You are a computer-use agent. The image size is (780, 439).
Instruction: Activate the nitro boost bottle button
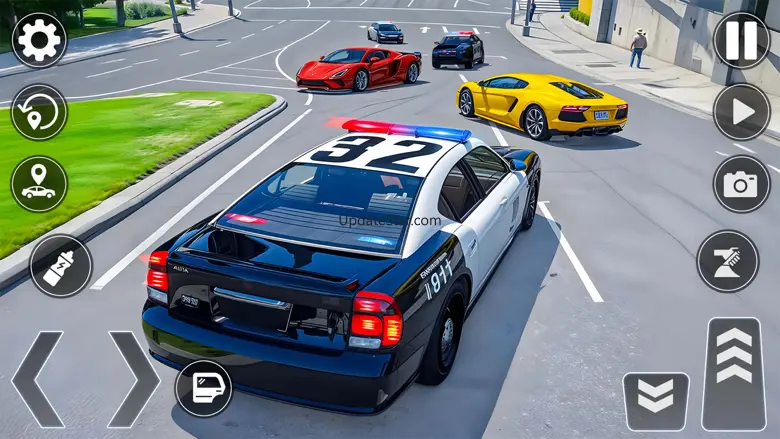[x=60, y=265]
